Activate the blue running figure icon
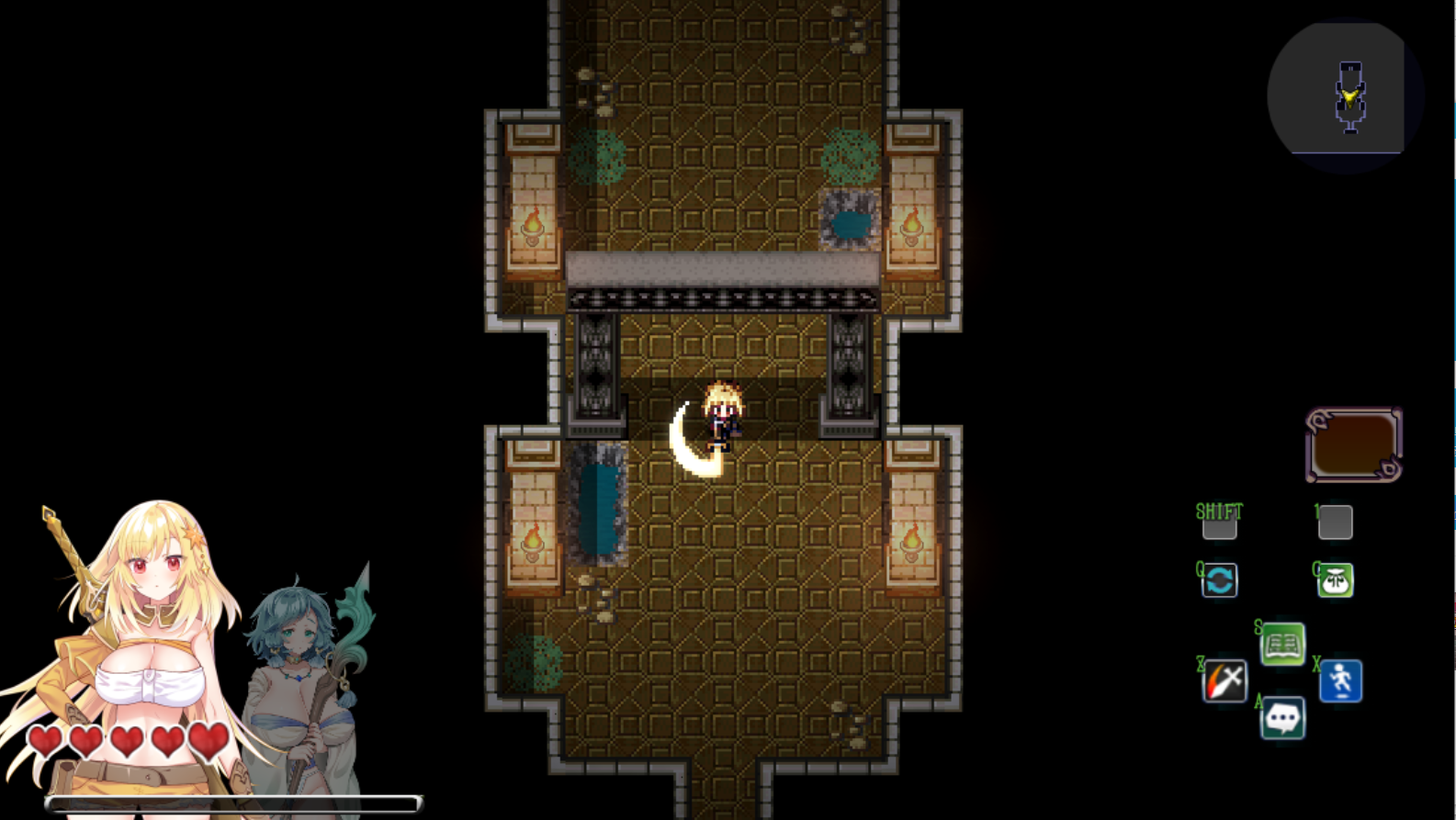1456x820 pixels. pos(1340,681)
